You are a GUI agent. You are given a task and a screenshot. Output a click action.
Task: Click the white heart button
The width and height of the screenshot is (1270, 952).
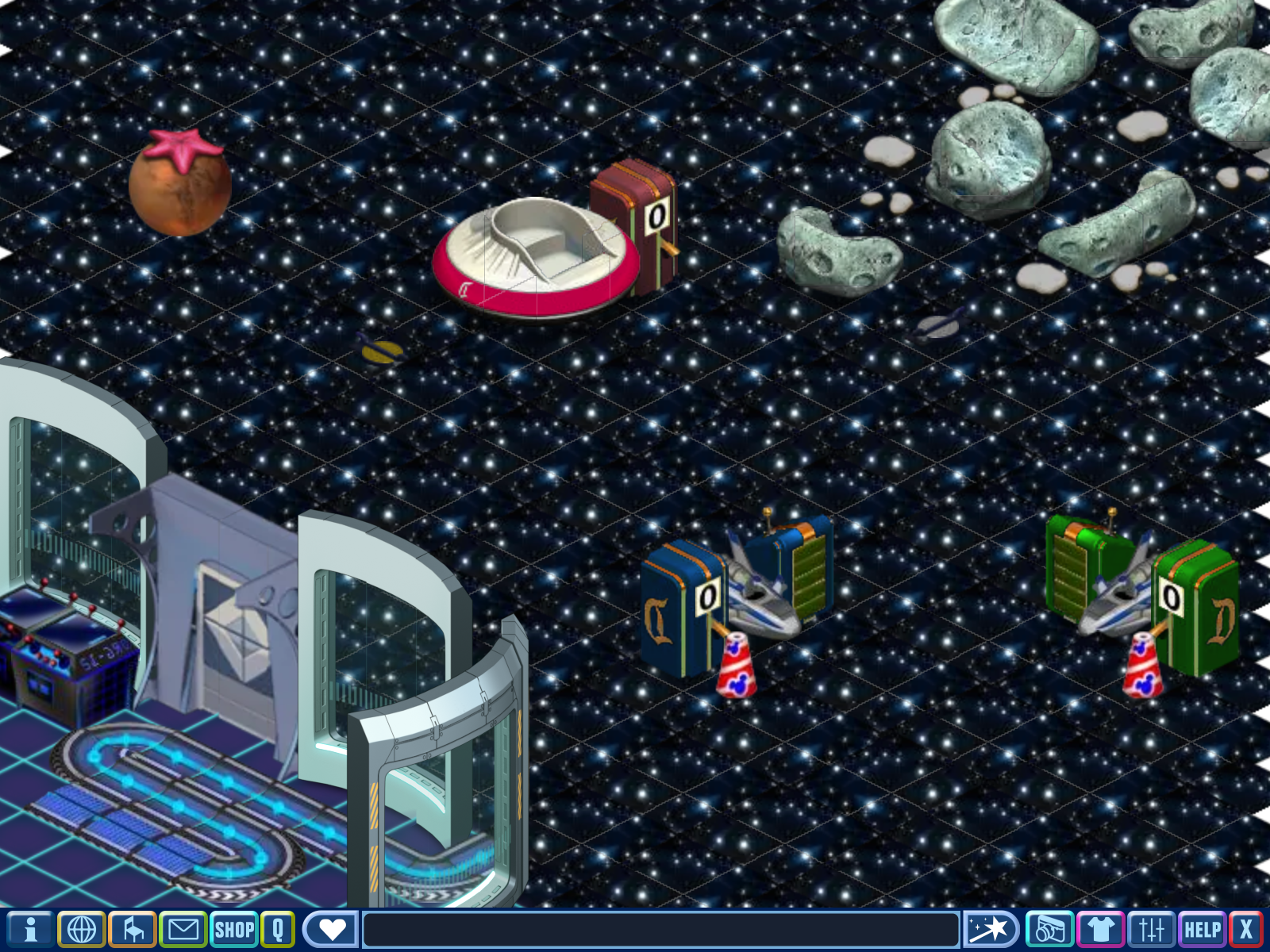pyautogui.click(x=331, y=929)
